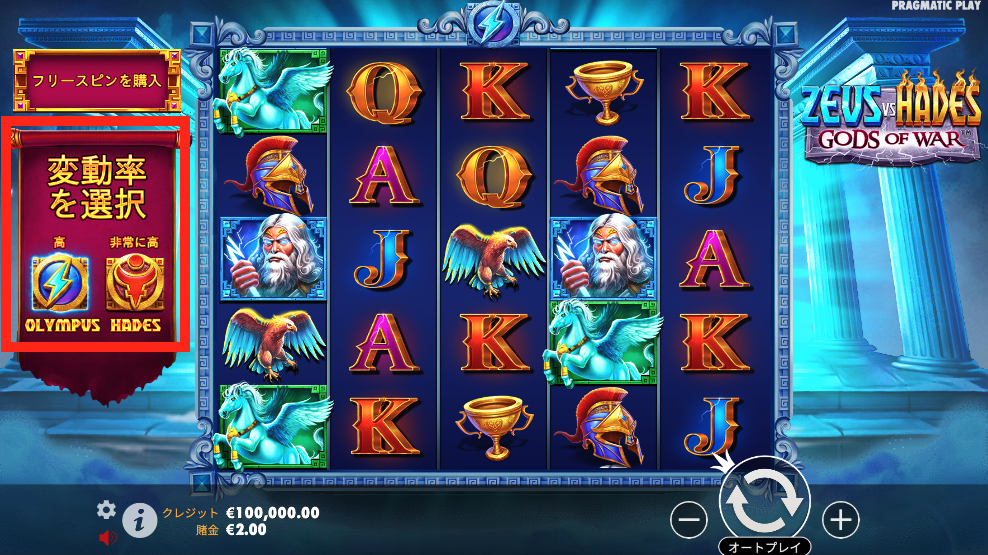The width and height of the screenshot is (988, 555).
Task: Choose the Olympus high volatility mode
Action: point(60,285)
